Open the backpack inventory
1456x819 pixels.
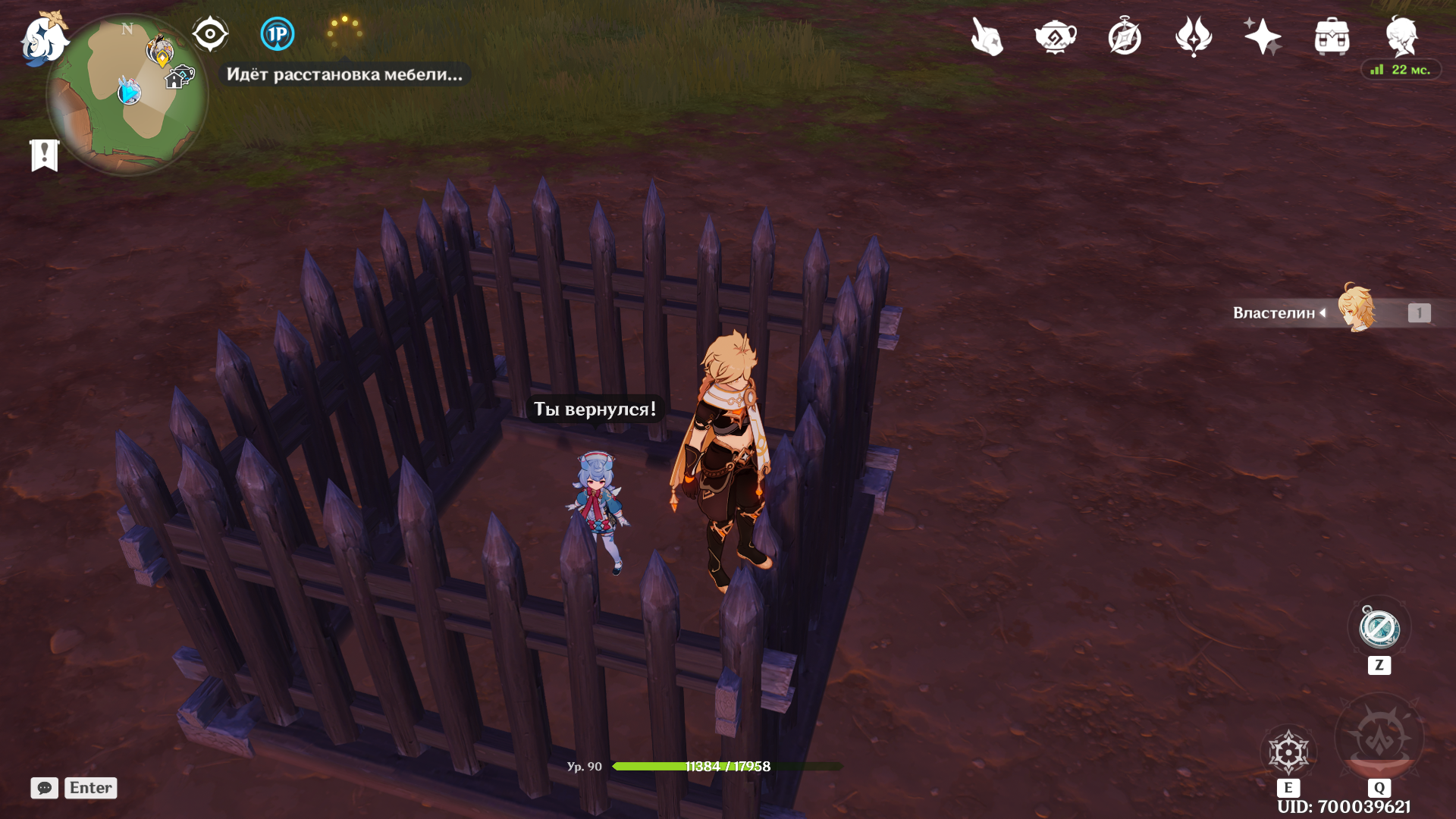click(x=1332, y=36)
